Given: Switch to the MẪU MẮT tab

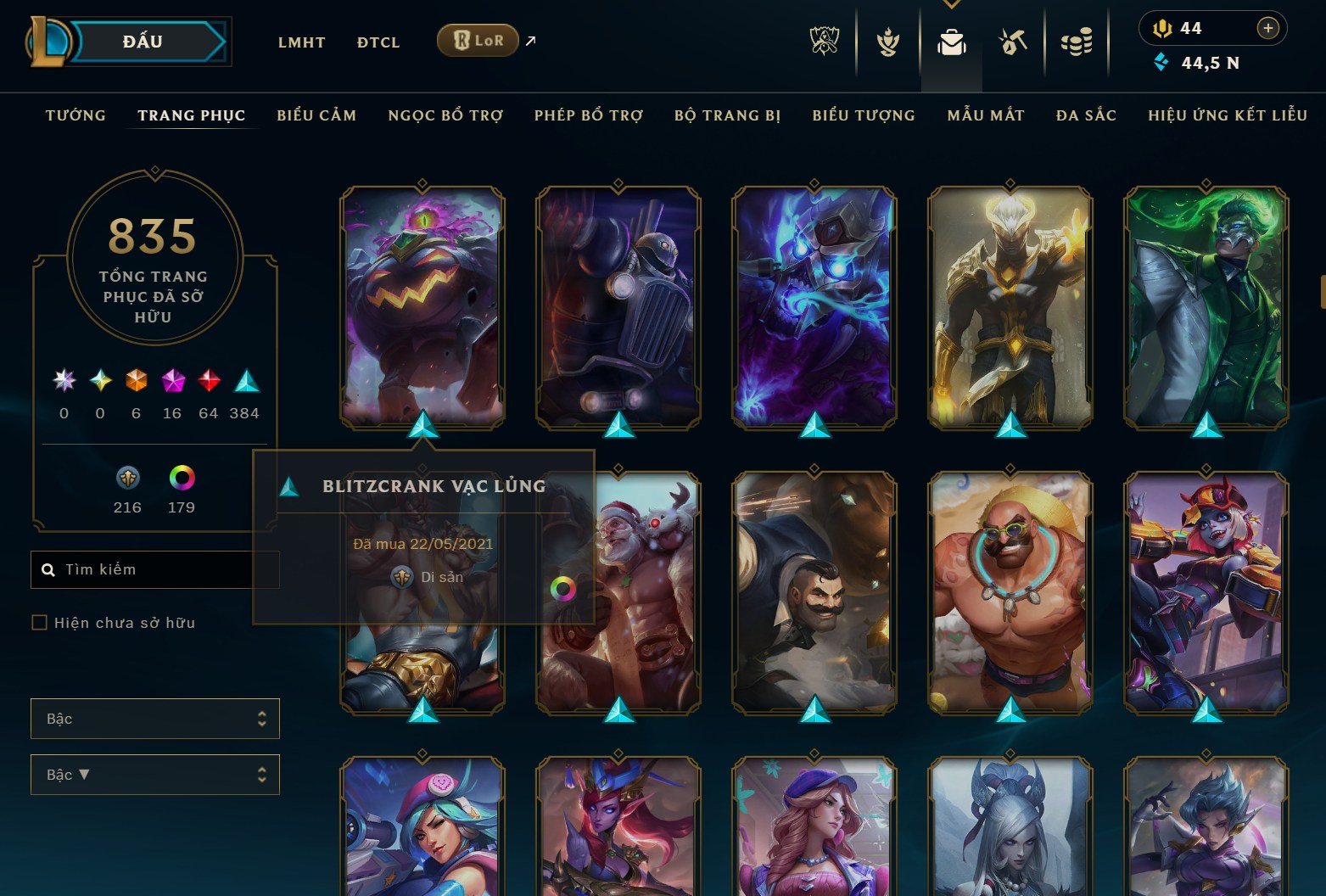Looking at the screenshot, I should [986, 115].
